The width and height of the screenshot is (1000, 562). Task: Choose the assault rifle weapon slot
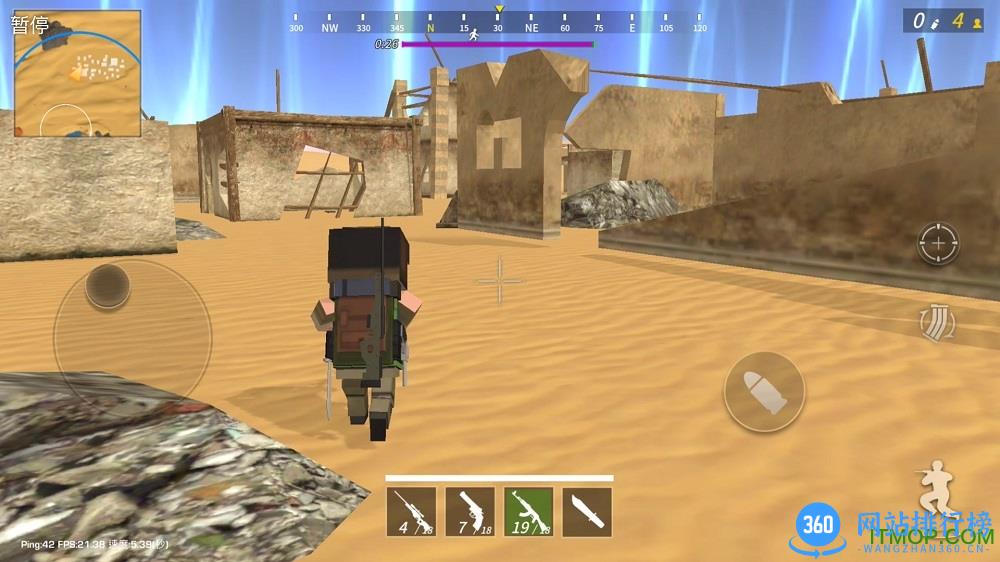tap(528, 512)
